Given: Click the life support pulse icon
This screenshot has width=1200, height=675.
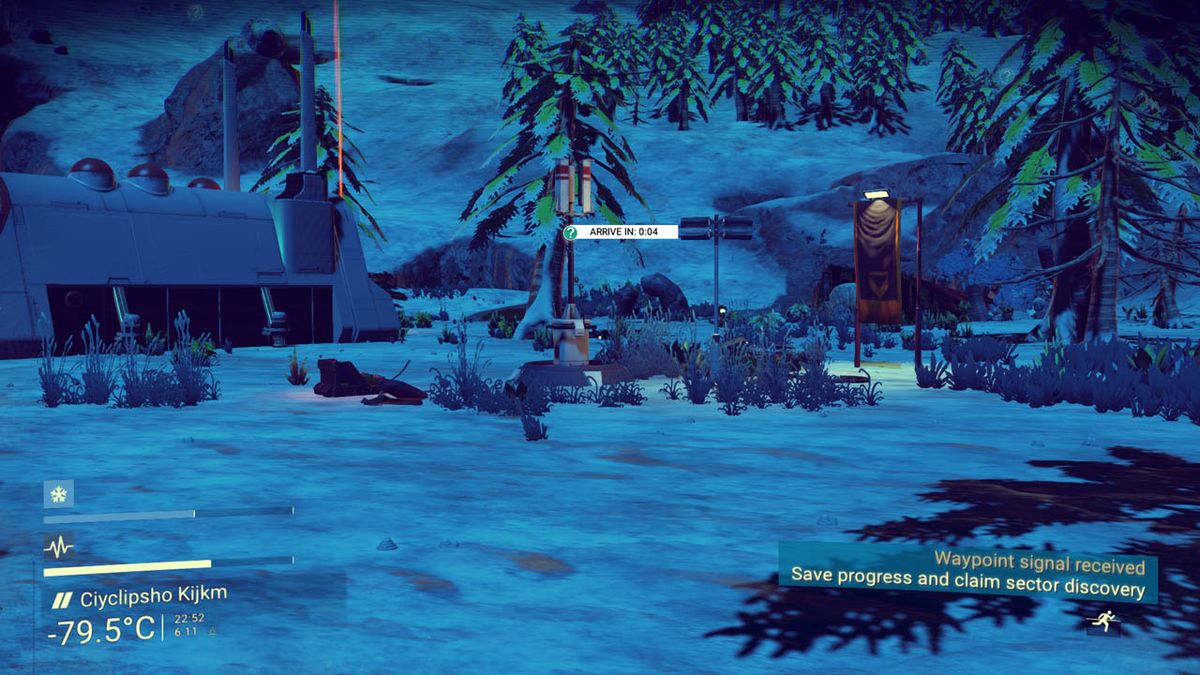Looking at the screenshot, I should [x=58, y=546].
